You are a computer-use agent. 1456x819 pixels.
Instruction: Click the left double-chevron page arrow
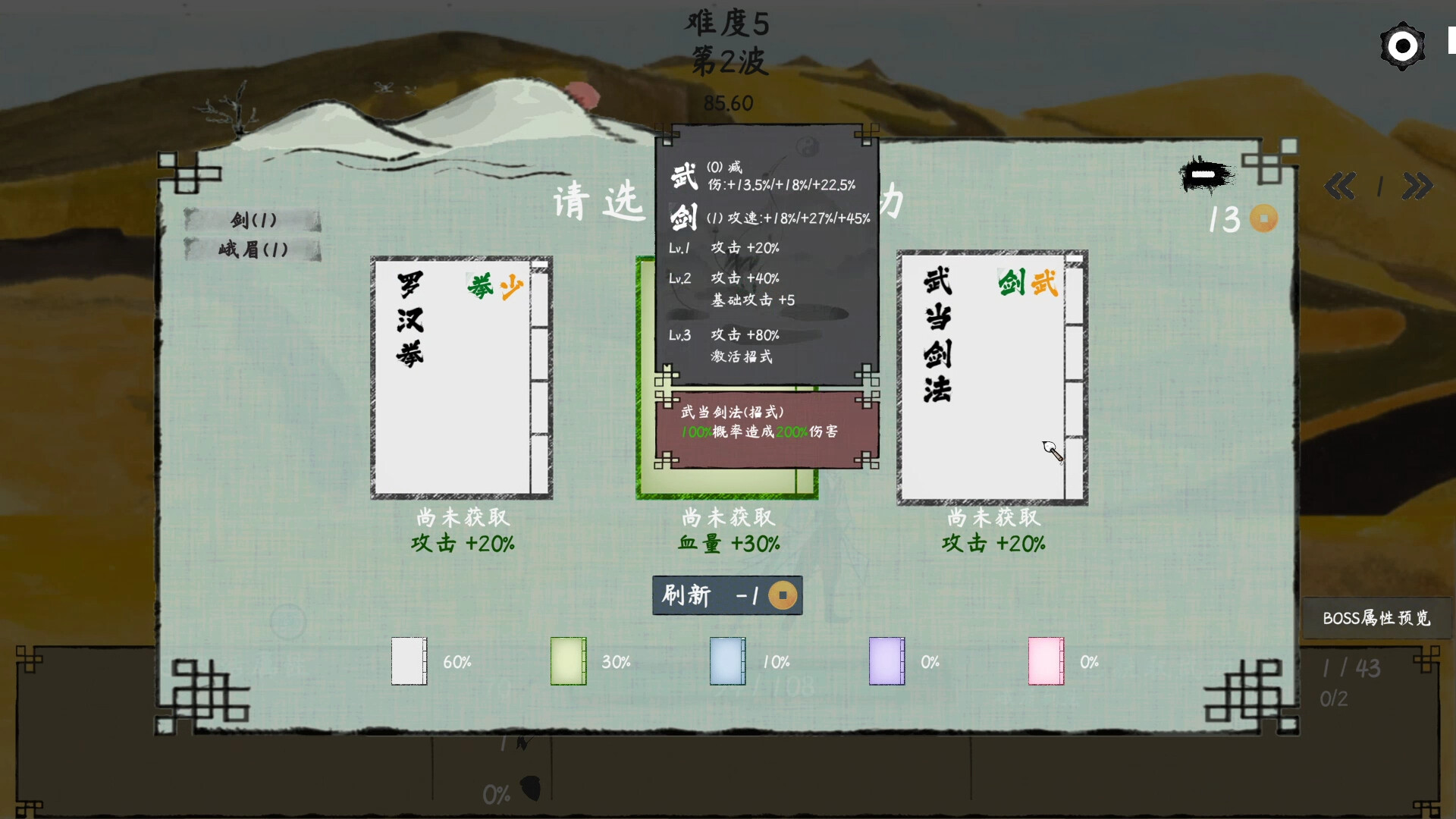point(1340,187)
